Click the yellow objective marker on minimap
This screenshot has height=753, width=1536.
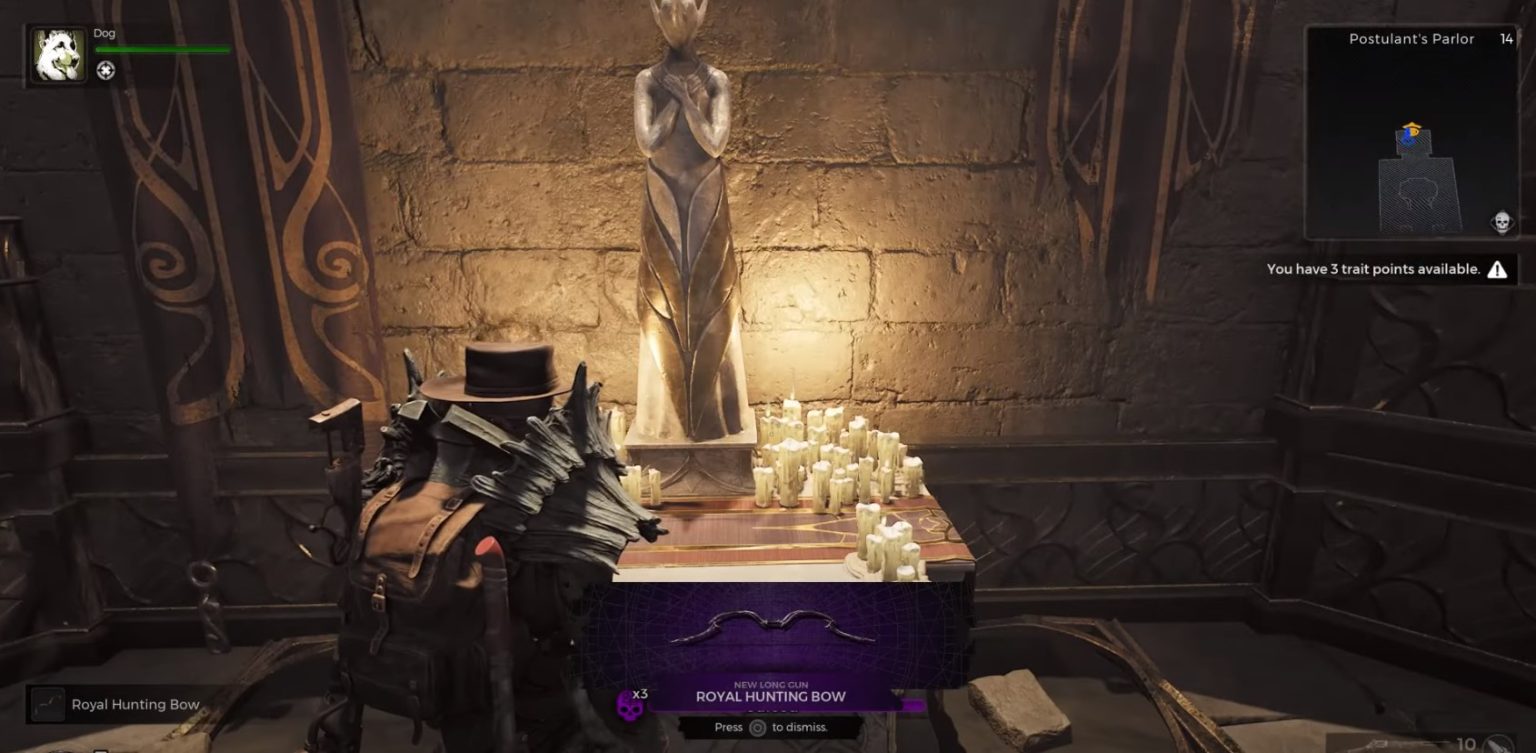click(1411, 124)
